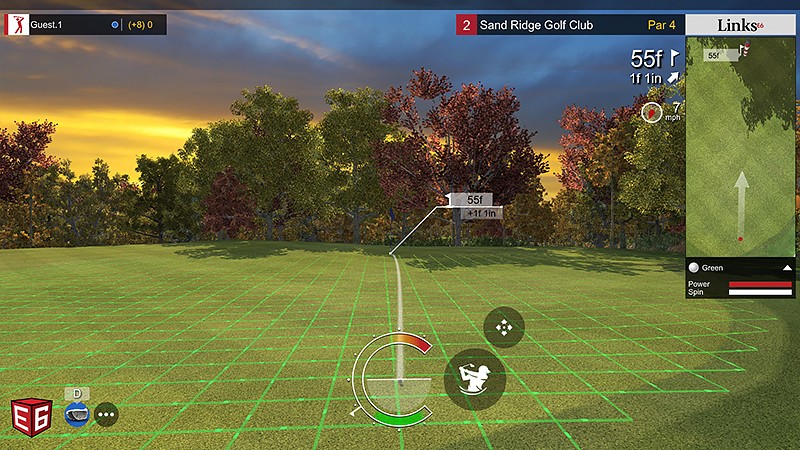The width and height of the screenshot is (800, 450).
Task: Click the wind direction compass indicator
Action: pos(652,112)
